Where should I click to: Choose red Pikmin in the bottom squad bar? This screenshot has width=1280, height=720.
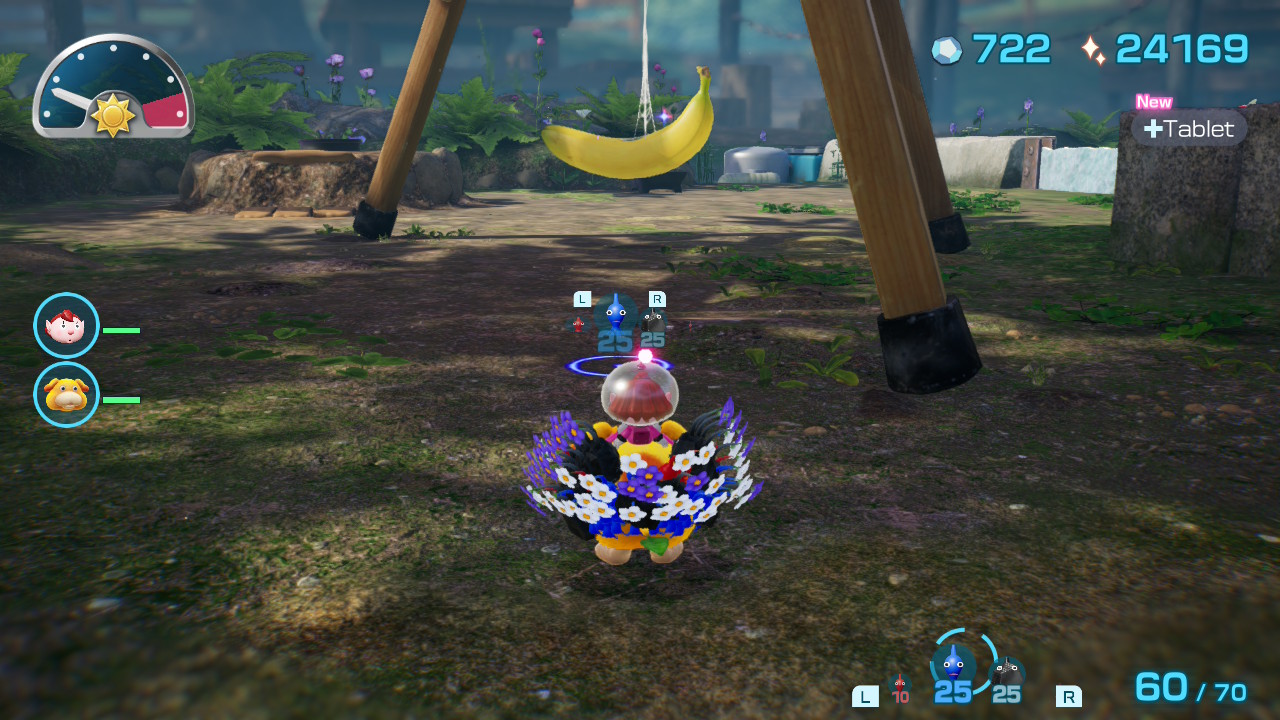click(900, 688)
